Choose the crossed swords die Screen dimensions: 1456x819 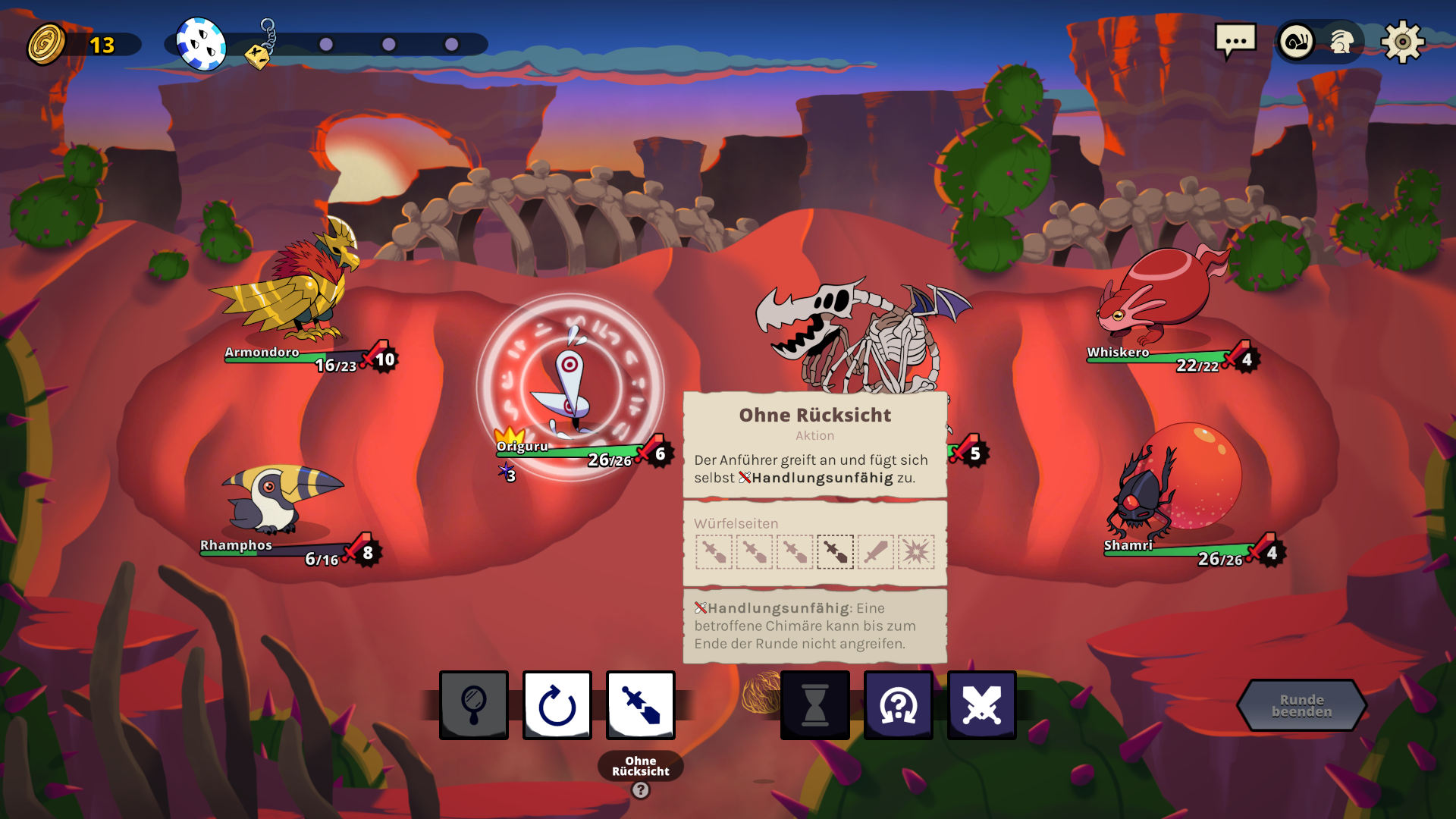pyautogui.click(x=982, y=705)
